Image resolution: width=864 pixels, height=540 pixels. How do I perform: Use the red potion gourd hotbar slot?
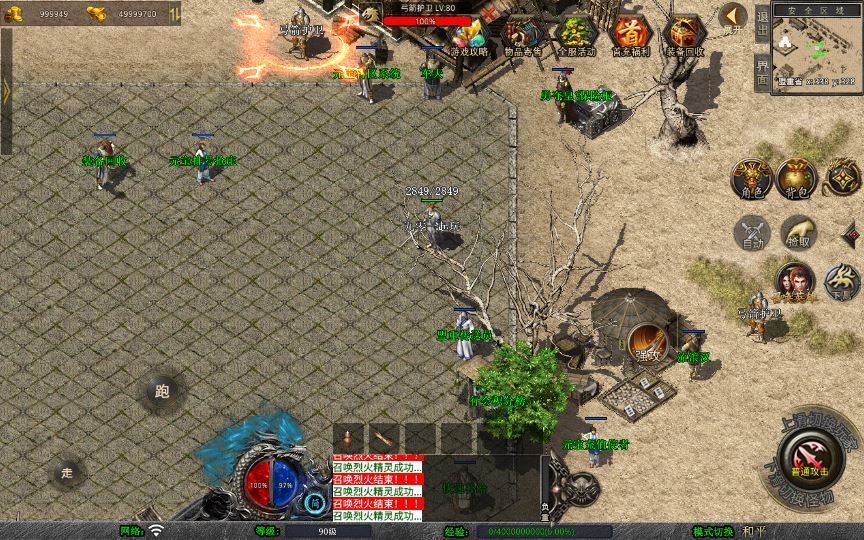[x=349, y=437]
